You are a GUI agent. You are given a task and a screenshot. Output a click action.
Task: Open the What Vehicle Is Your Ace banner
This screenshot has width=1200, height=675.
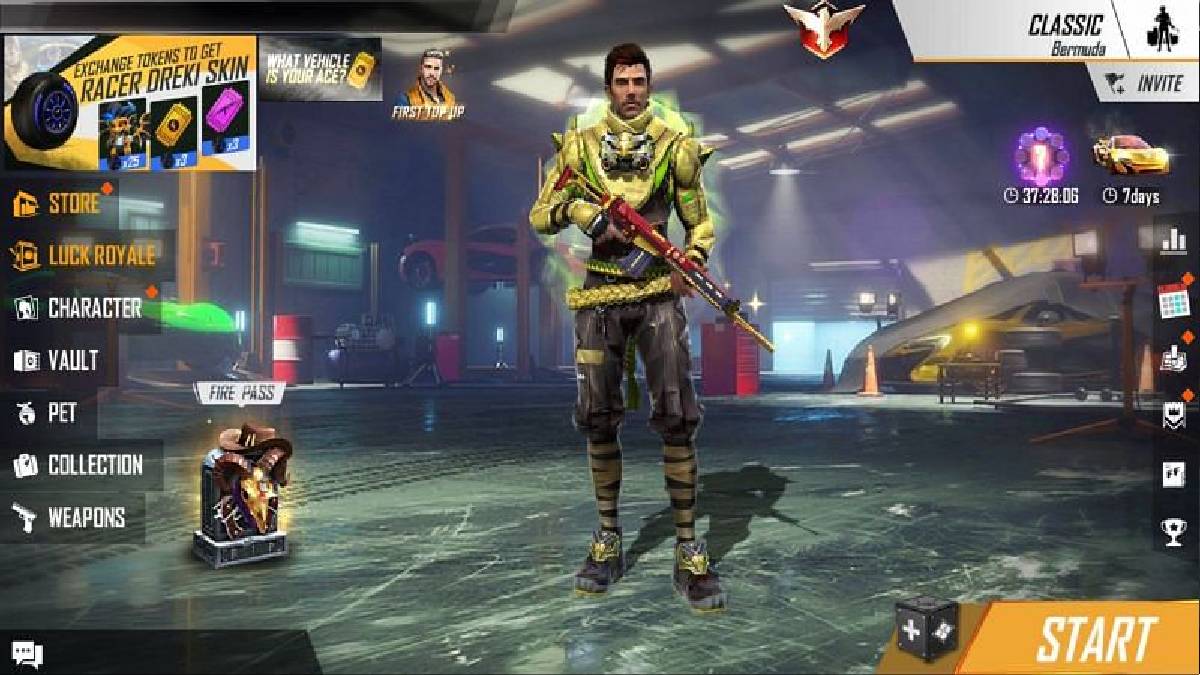coord(320,68)
